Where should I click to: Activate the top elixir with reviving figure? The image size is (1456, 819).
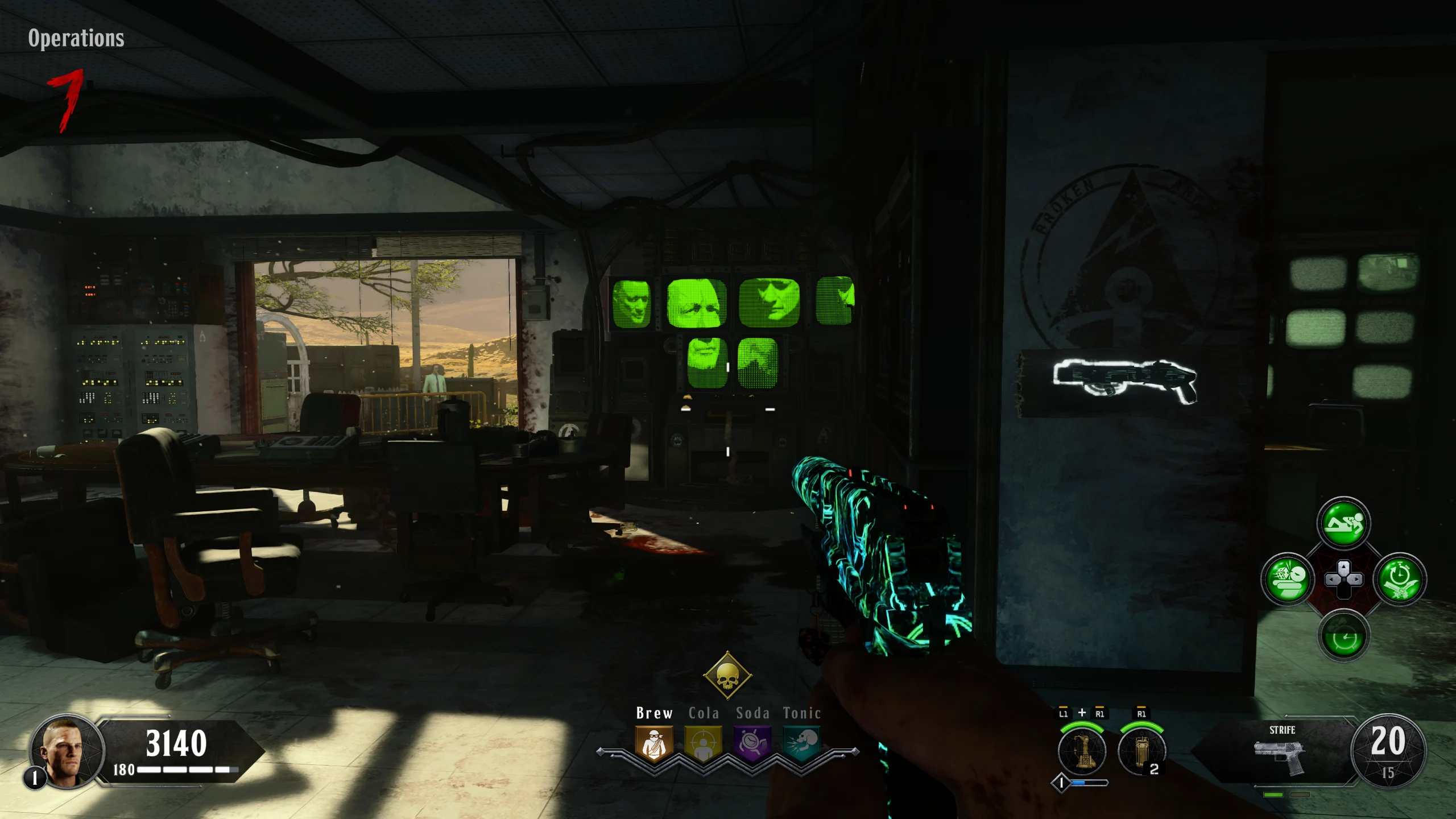click(x=1343, y=524)
